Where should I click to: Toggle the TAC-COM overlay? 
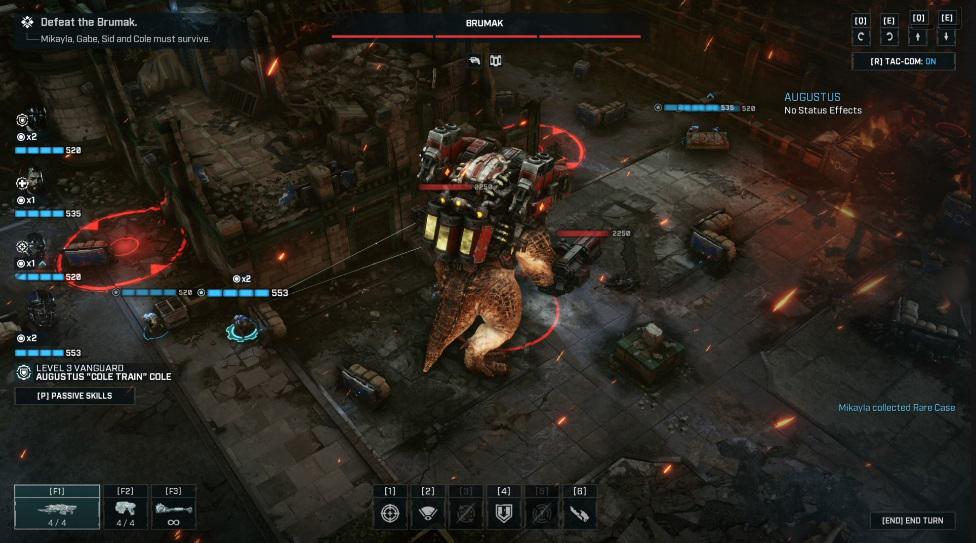(903, 62)
